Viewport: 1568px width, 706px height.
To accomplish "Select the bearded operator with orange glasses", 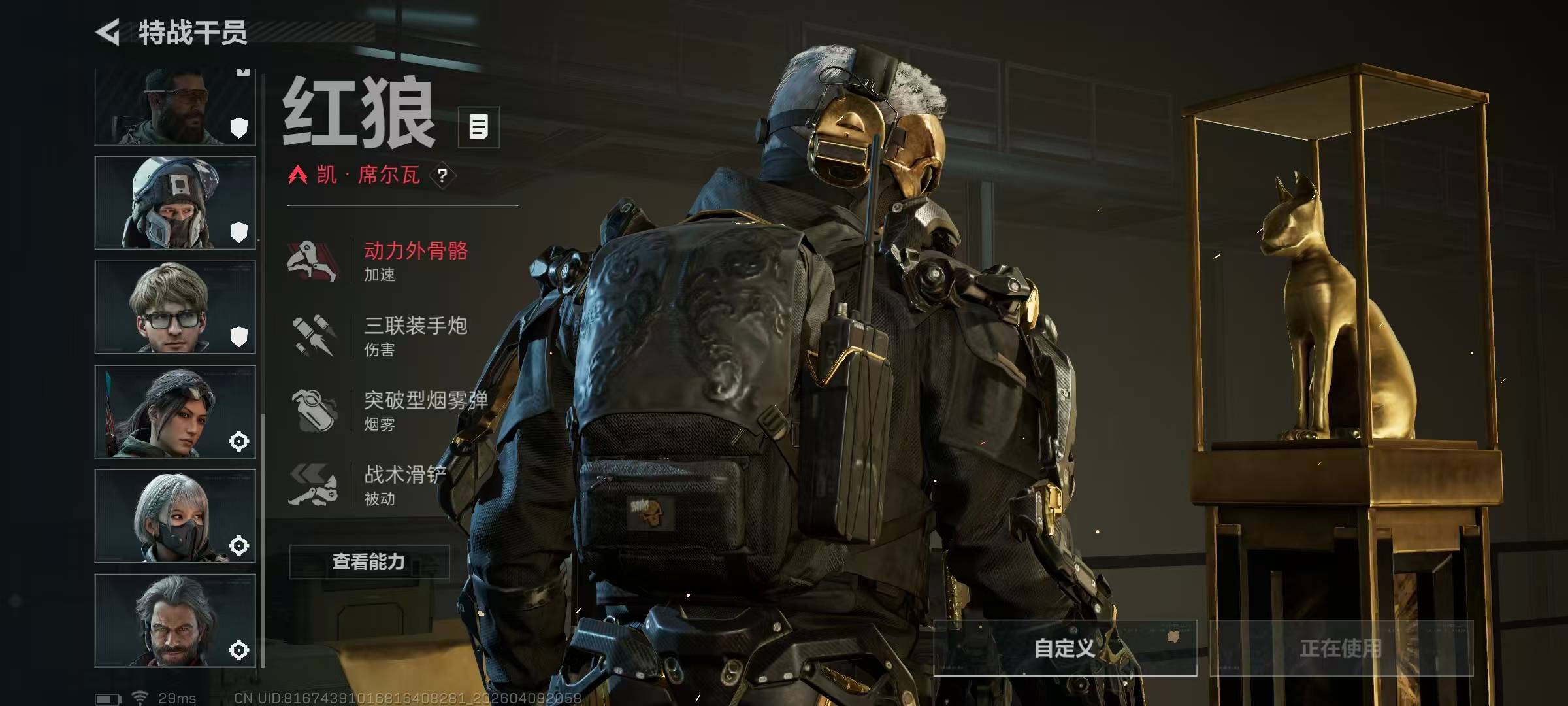I will tap(174, 108).
